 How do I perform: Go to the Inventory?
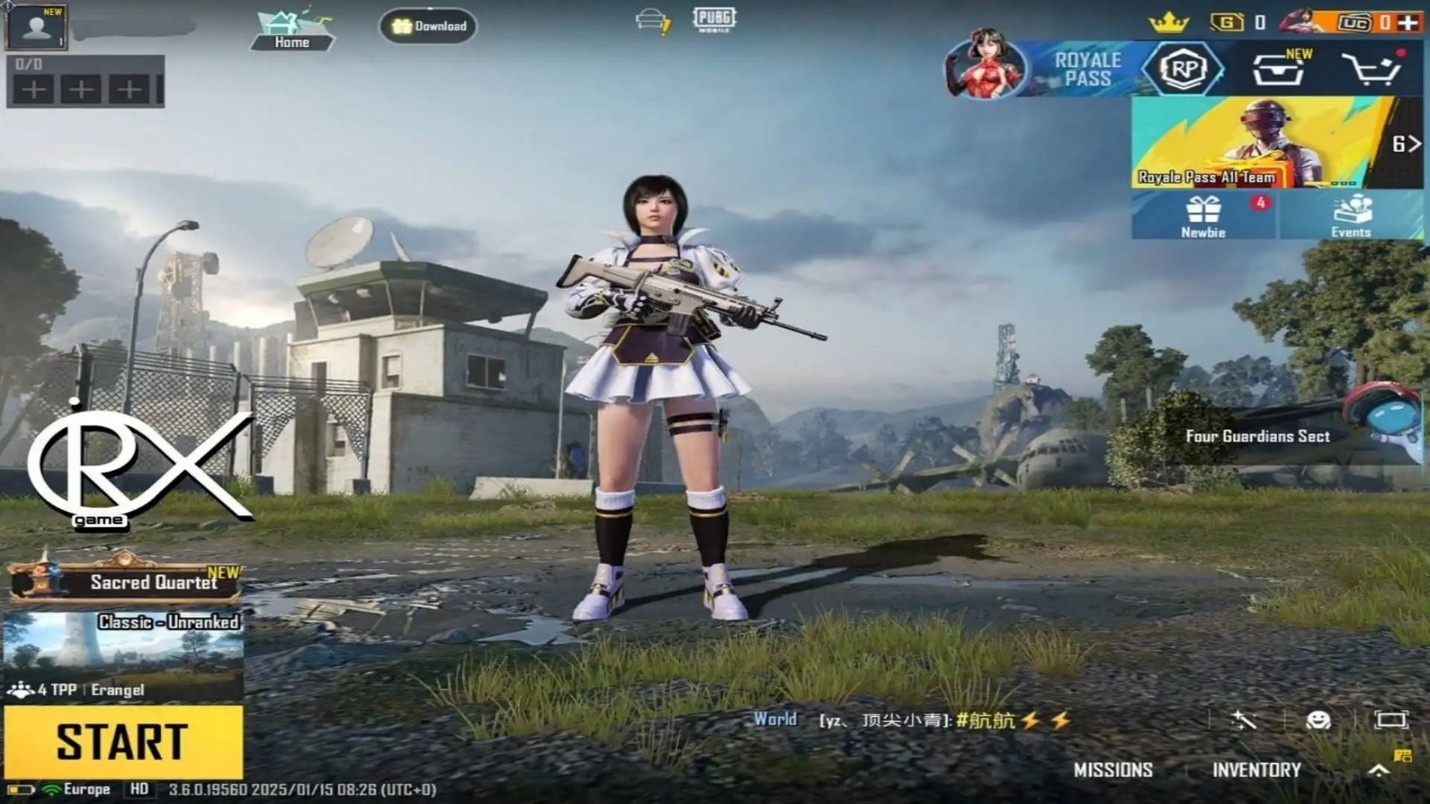(1256, 770)
